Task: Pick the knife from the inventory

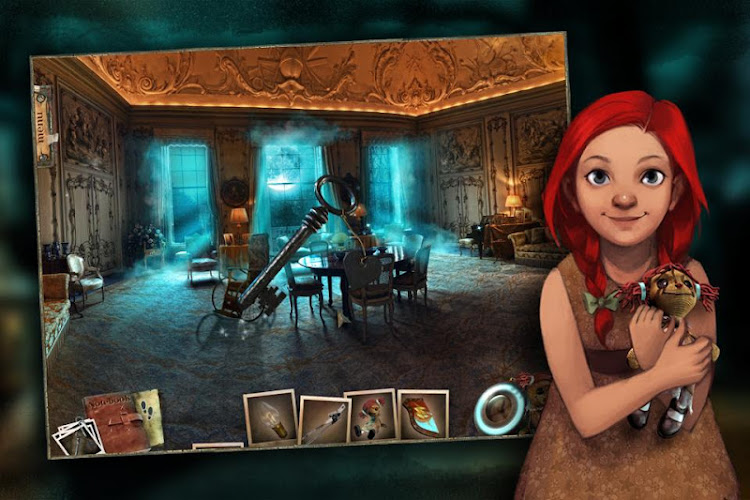Action: [x=324, y=420]
